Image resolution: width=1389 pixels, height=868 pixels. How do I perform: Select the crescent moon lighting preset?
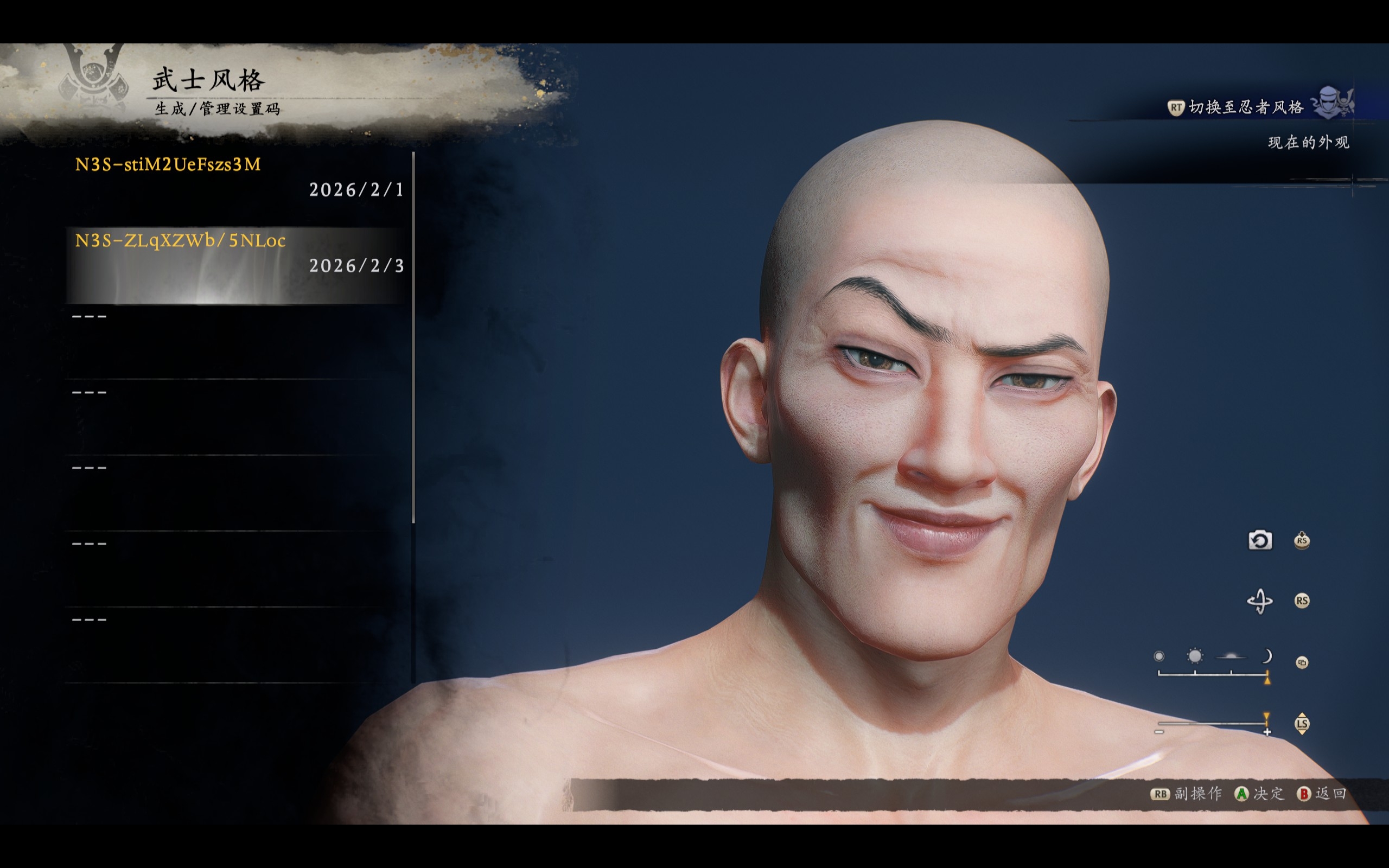[1267, 656]
